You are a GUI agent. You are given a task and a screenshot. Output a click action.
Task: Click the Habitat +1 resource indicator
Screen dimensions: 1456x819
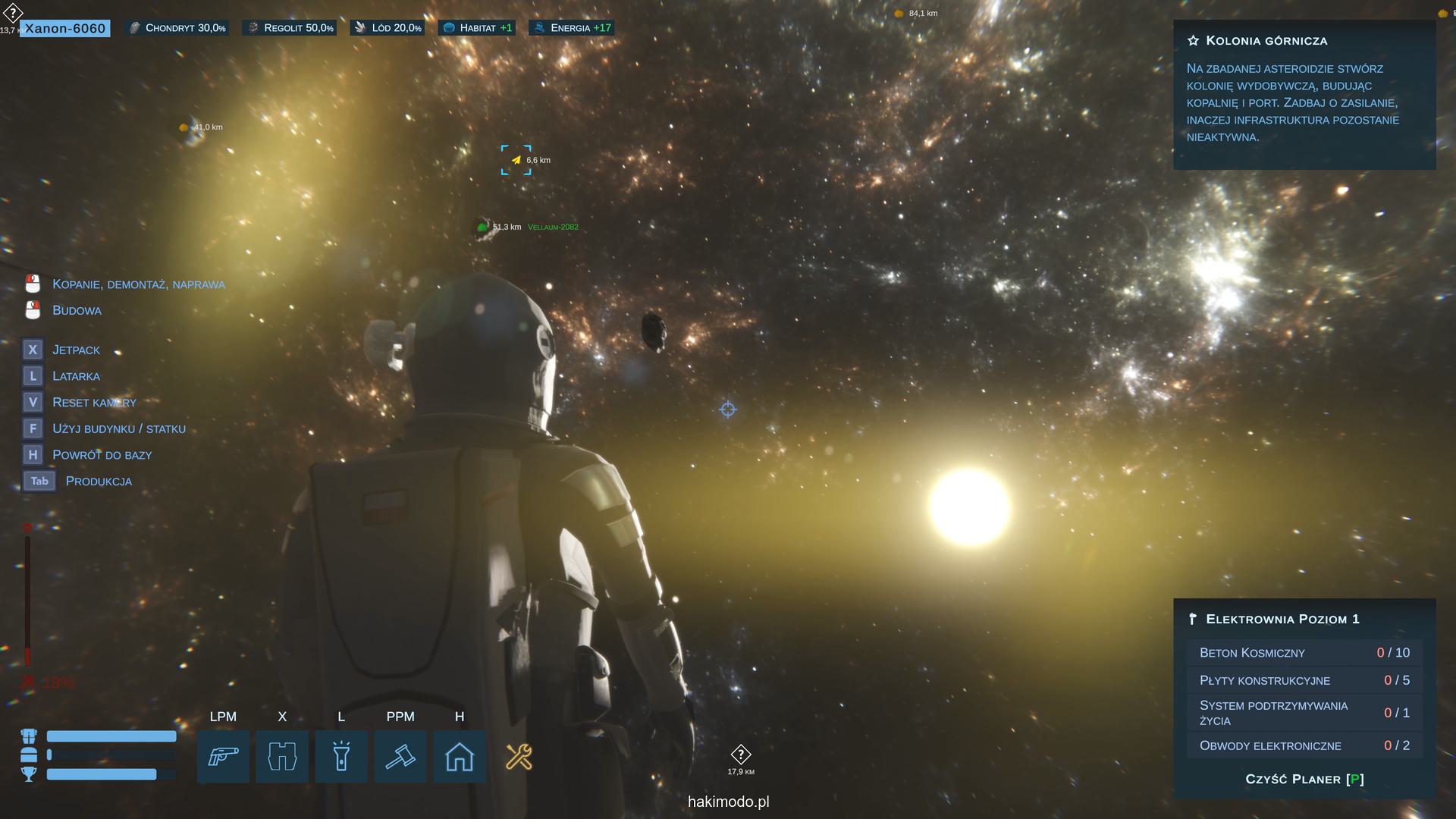click(478, 28)
